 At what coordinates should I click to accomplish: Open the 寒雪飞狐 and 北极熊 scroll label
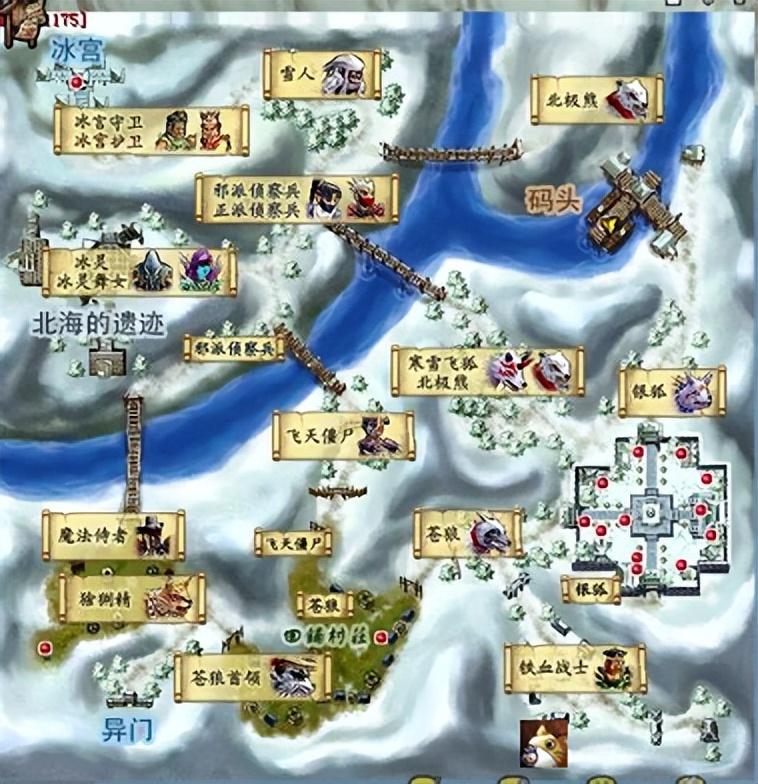pyautogui.click(x=487, y=372)
